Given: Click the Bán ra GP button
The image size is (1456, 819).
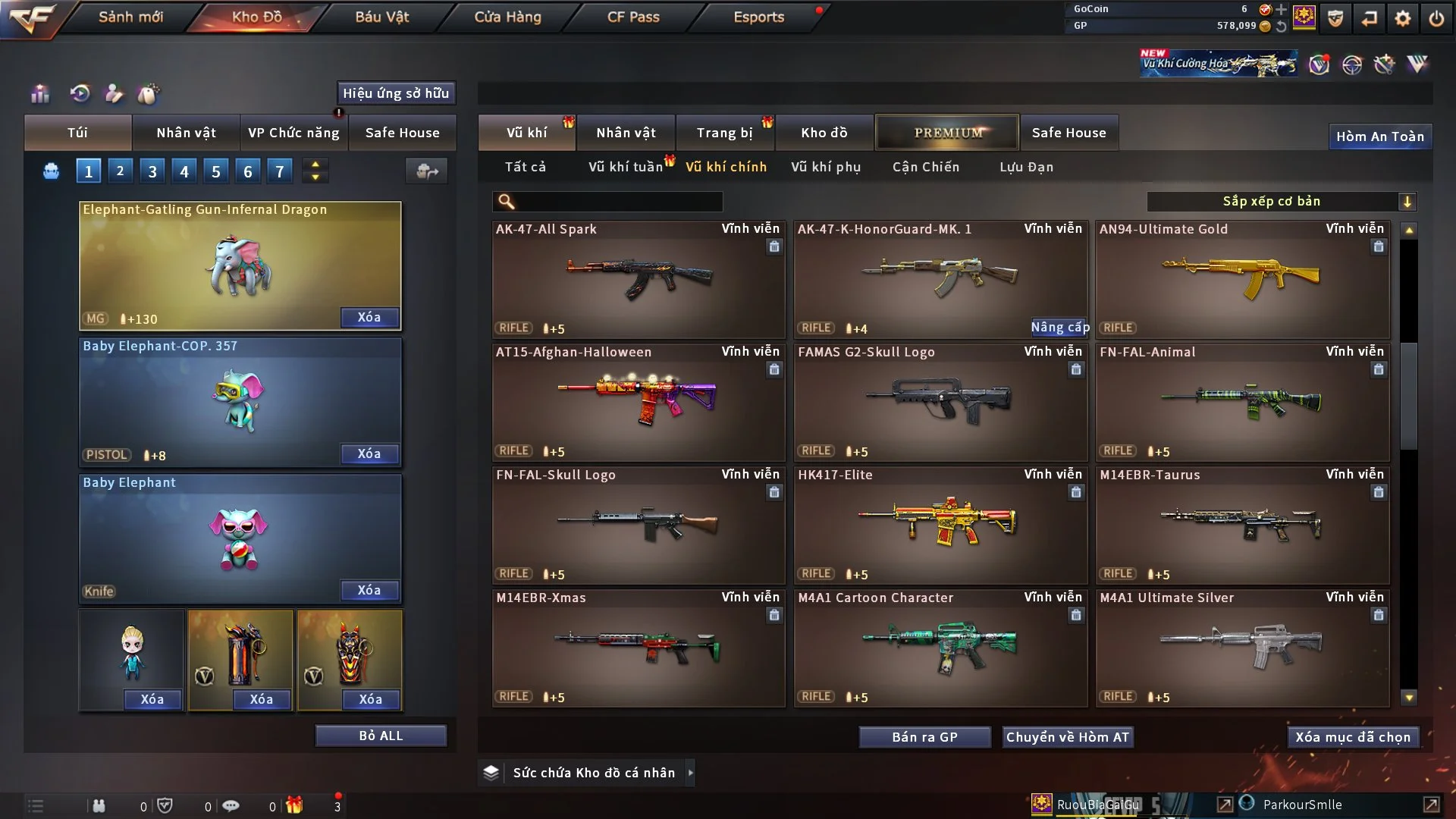Looking at the screenshot, I should point(924,737).
